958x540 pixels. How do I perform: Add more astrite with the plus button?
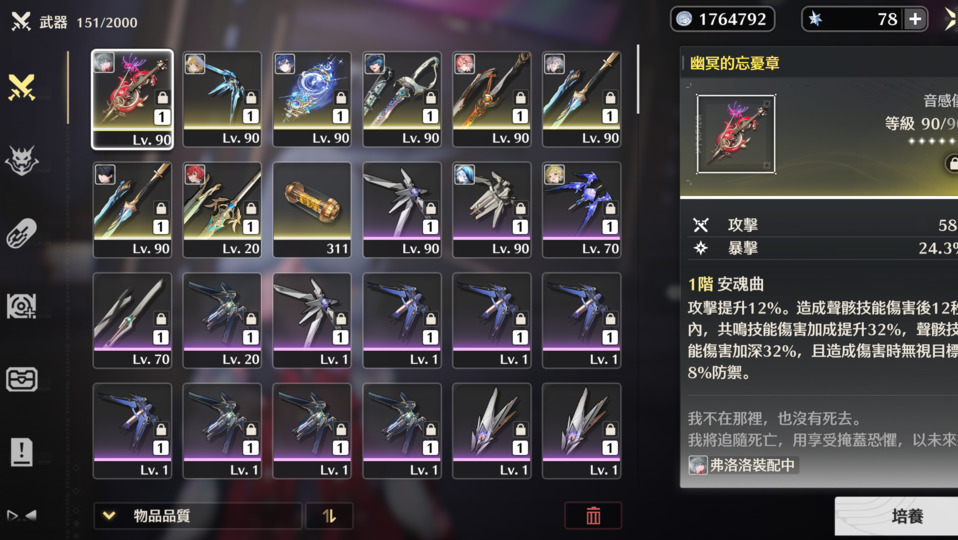click(x=914, y=19)
